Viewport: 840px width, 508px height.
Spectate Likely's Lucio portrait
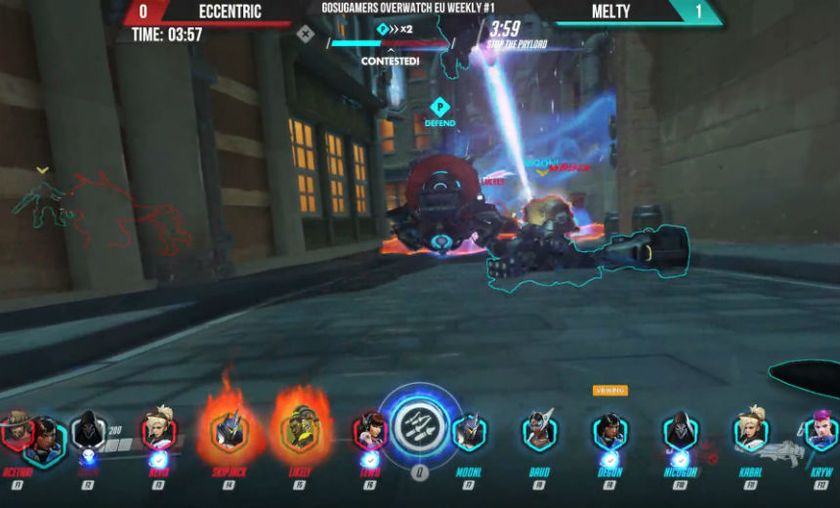pyautogui.click(x=299, y=433)
